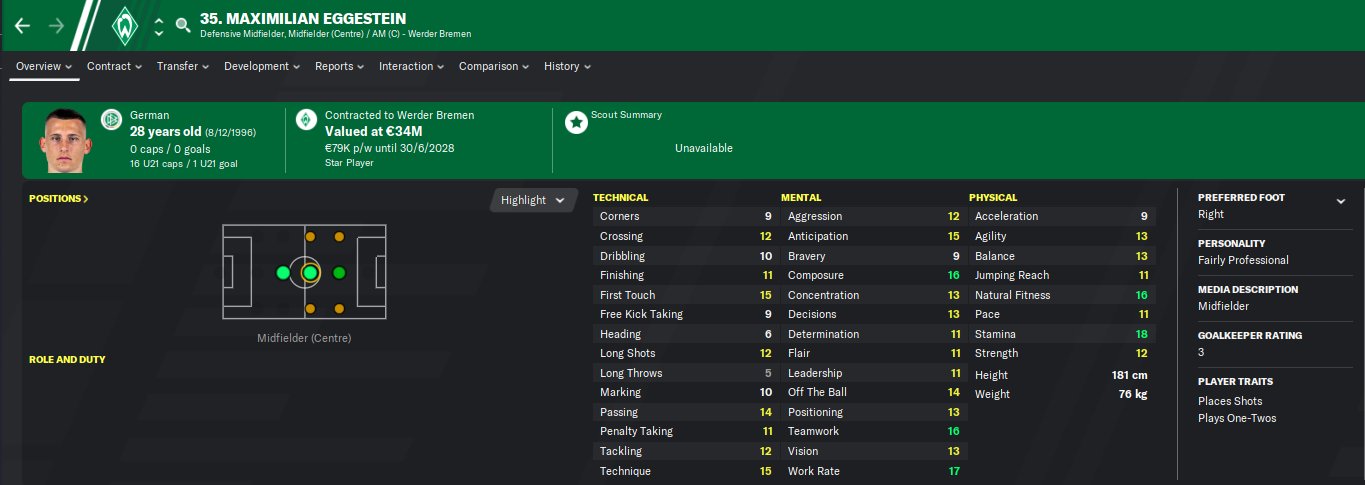Image resolution: width=1365 pixels, height=485 pixels.
Task: Click the Contracted to Werder Bremen text
Action: [x=399, y=115]
